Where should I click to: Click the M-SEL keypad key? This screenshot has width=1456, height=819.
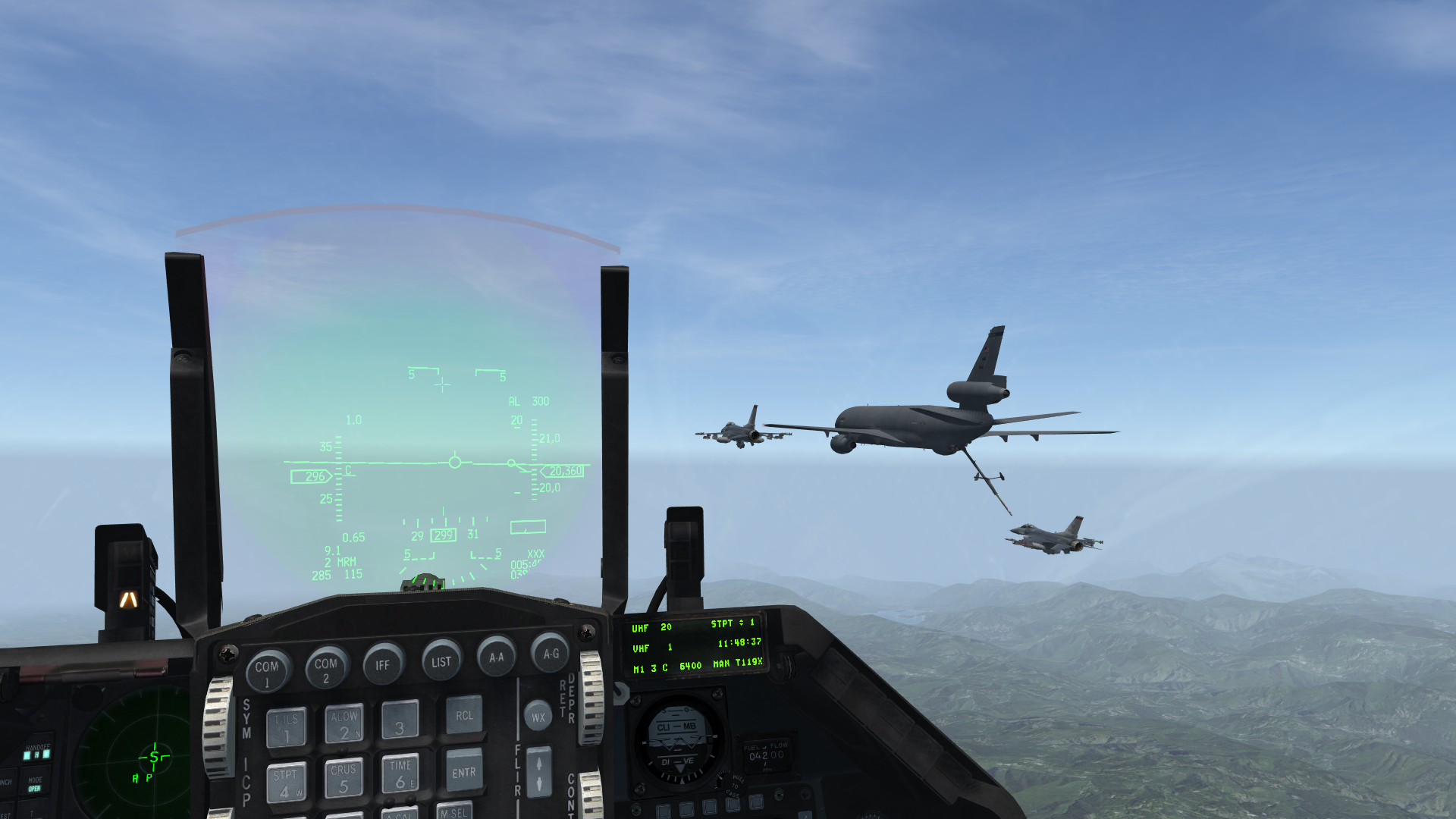tap(454, 811)
